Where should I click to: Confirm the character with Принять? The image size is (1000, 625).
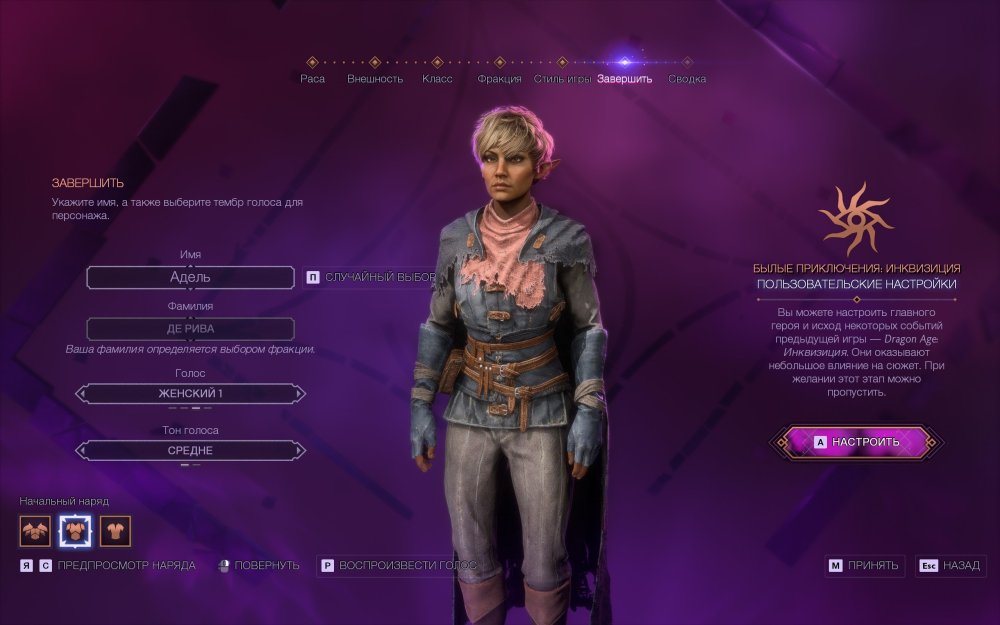pyautogui.click(x=865, y=566)
